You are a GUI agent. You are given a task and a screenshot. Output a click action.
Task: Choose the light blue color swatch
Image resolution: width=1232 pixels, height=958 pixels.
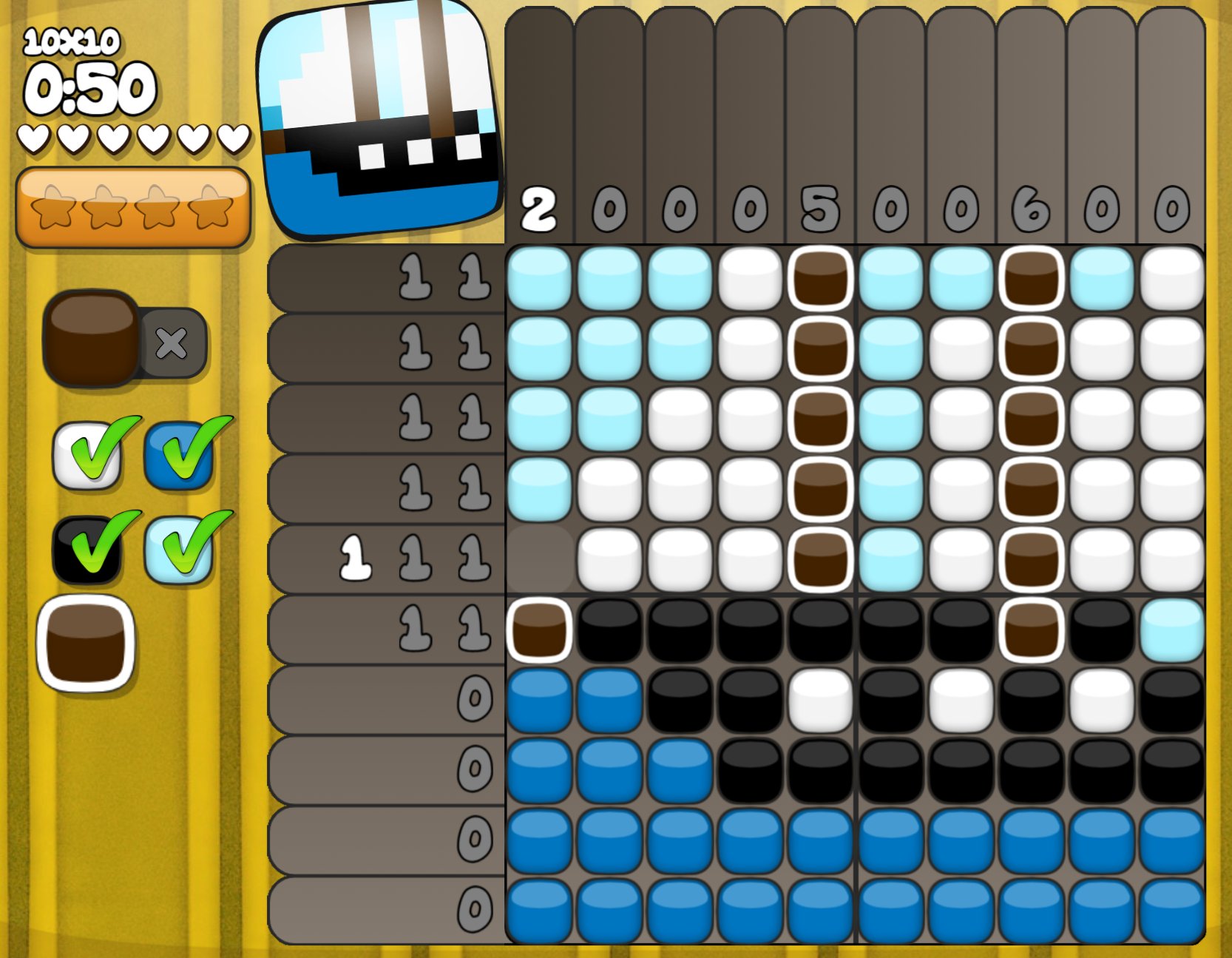click(178, 549)
